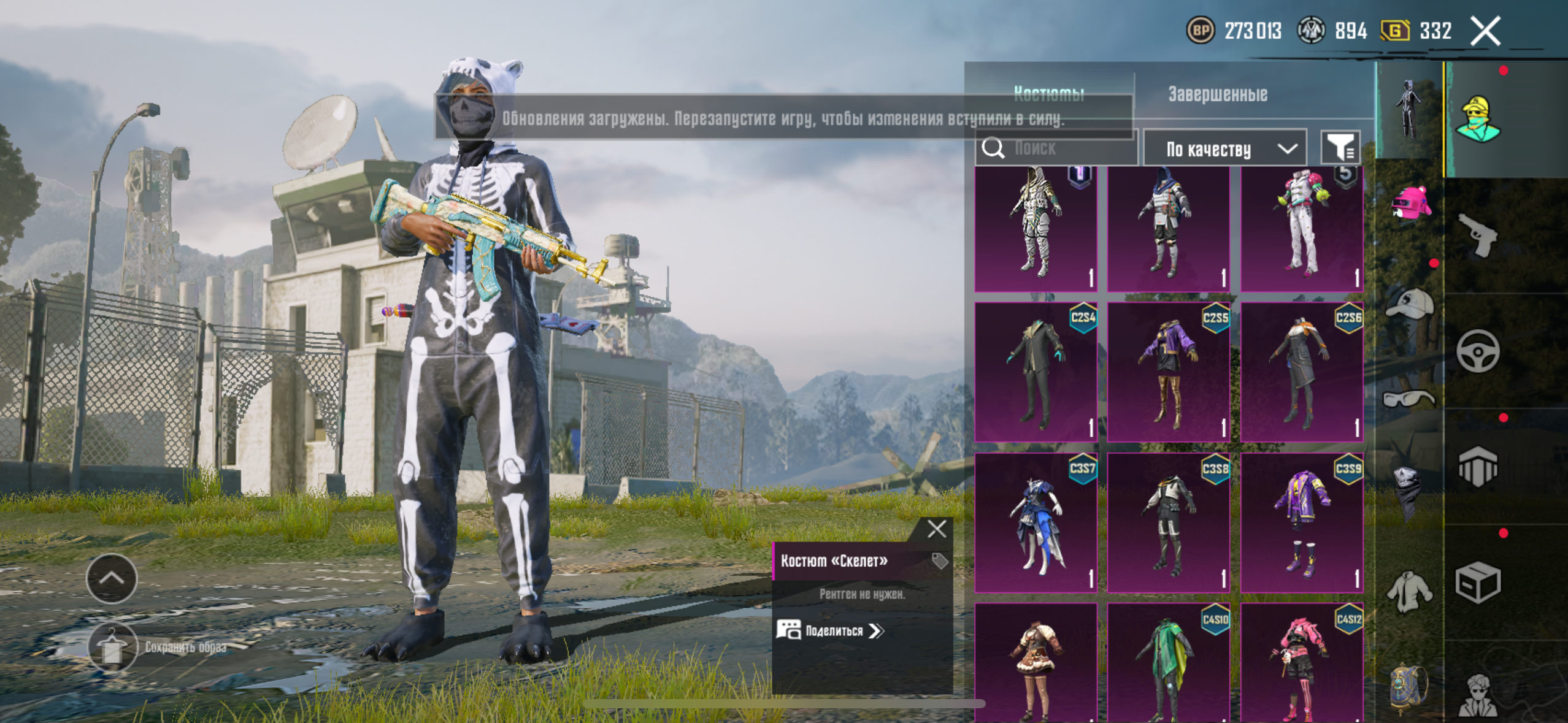Select the C4S12 pink outfit

click(1301, 662)
